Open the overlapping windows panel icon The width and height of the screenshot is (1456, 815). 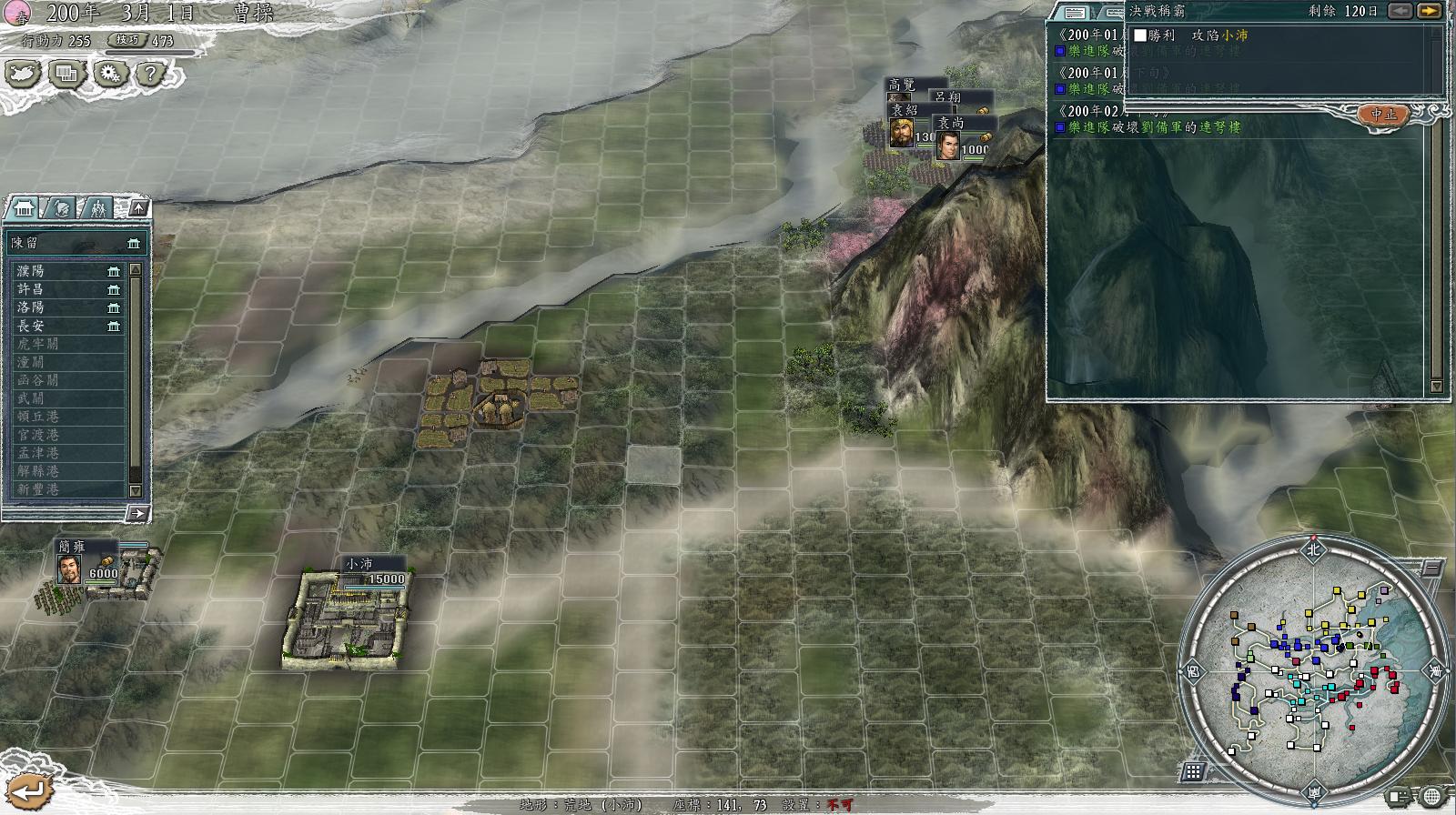click(x=67, y=73)
